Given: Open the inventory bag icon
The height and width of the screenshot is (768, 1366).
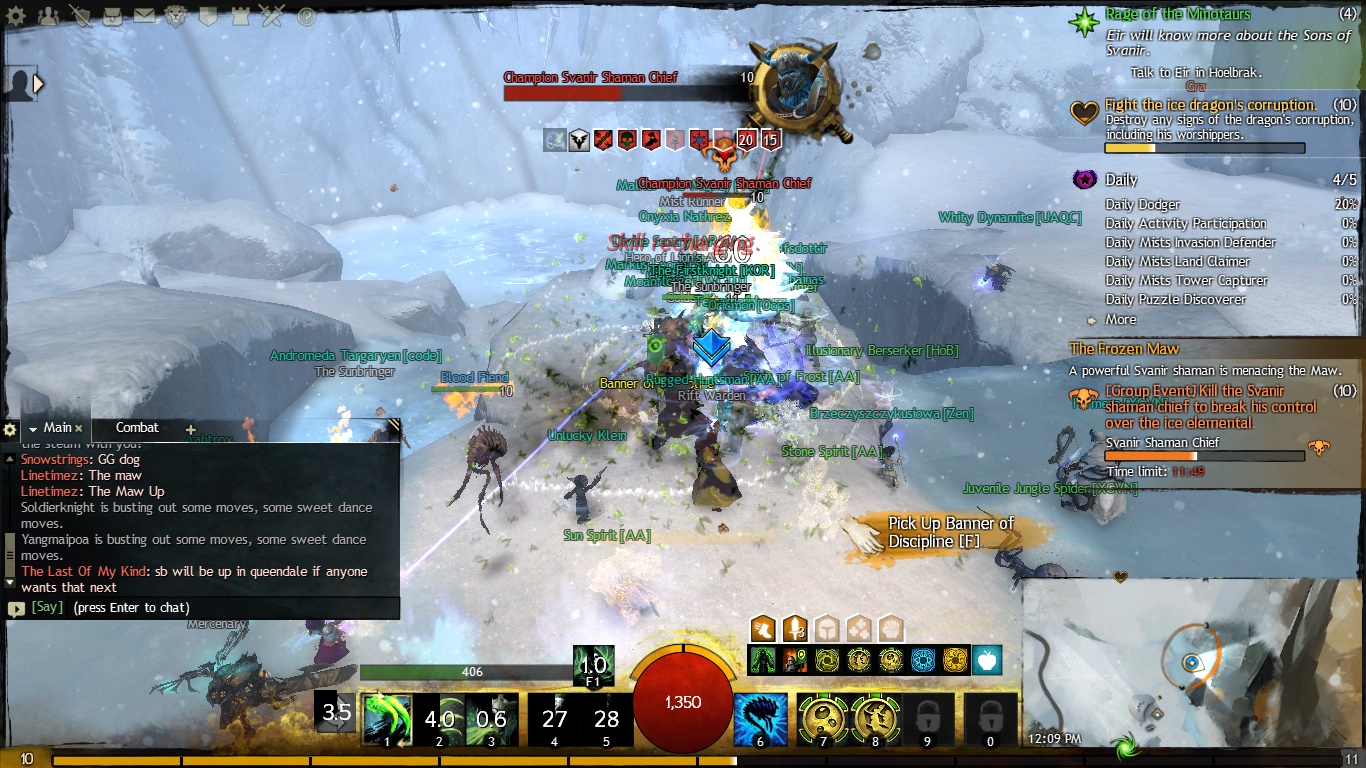Looking at the screenshot, I should [x=112, y=16].
